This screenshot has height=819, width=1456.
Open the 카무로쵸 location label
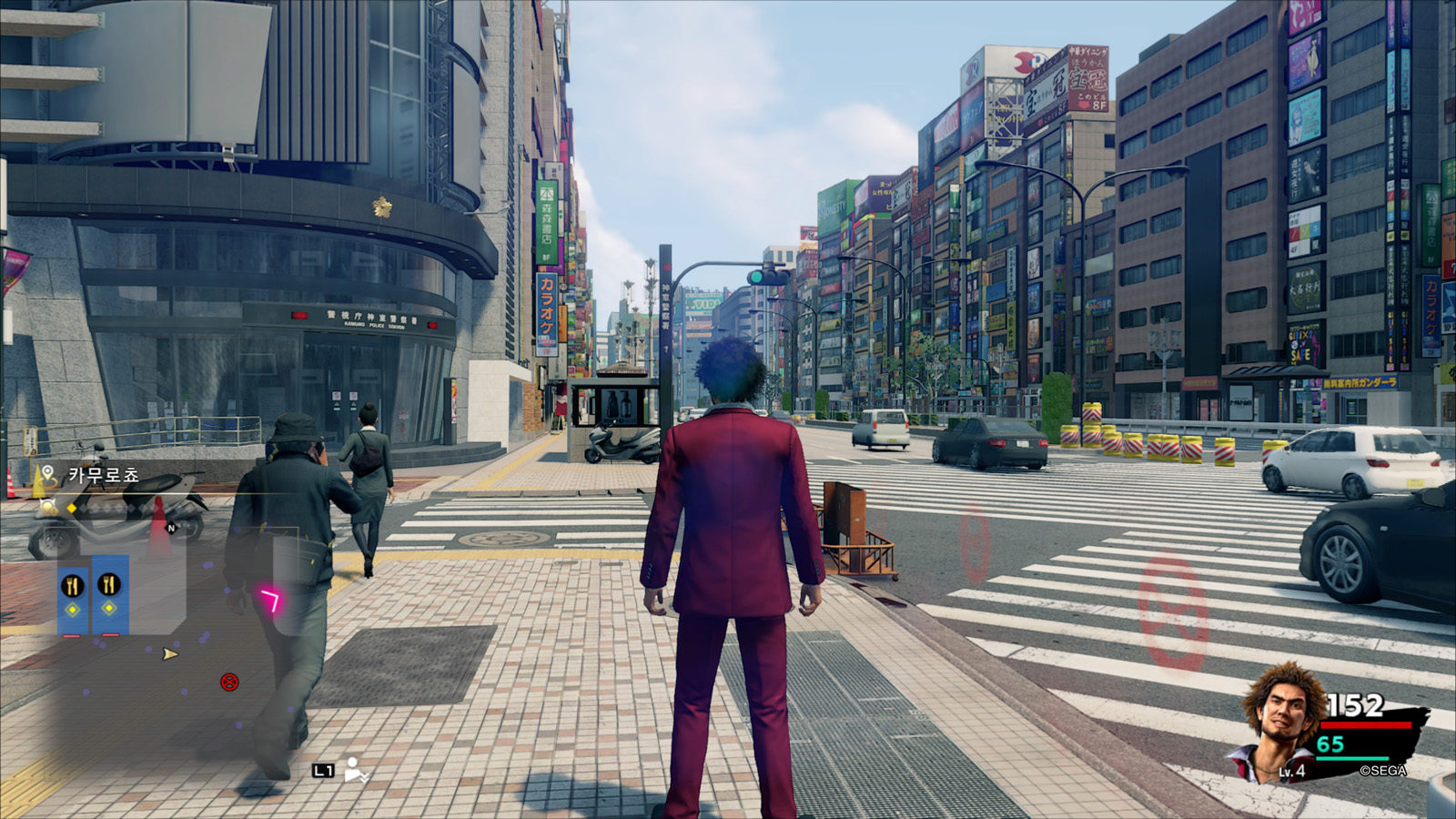coord(103,475)
